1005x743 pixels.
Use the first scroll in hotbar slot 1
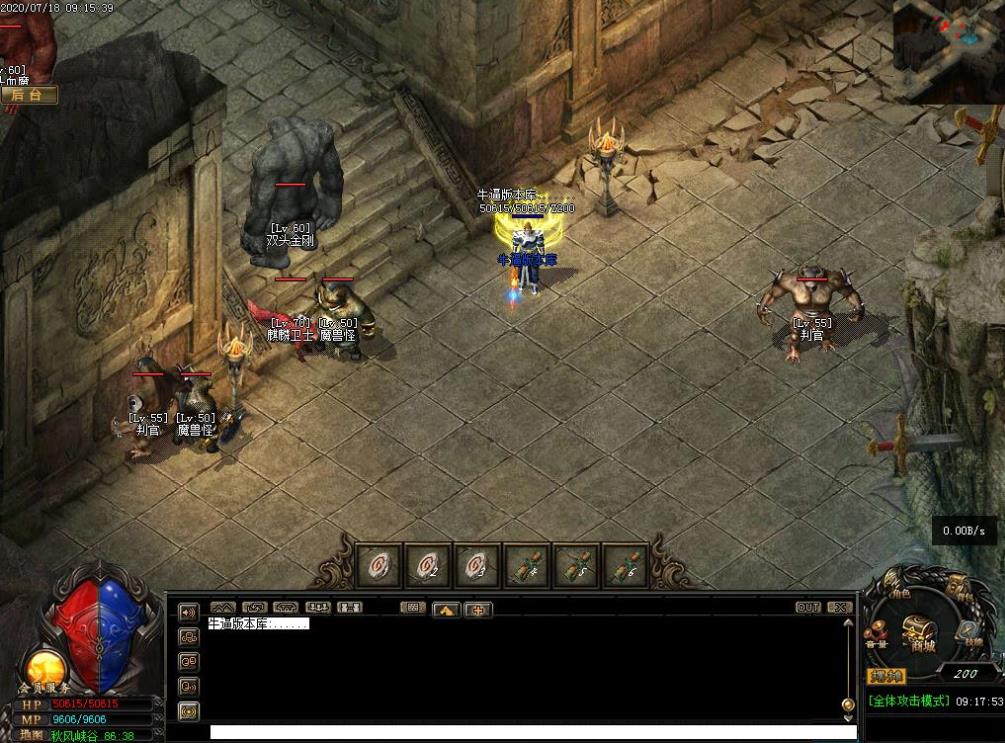click(x=380, y=566)
